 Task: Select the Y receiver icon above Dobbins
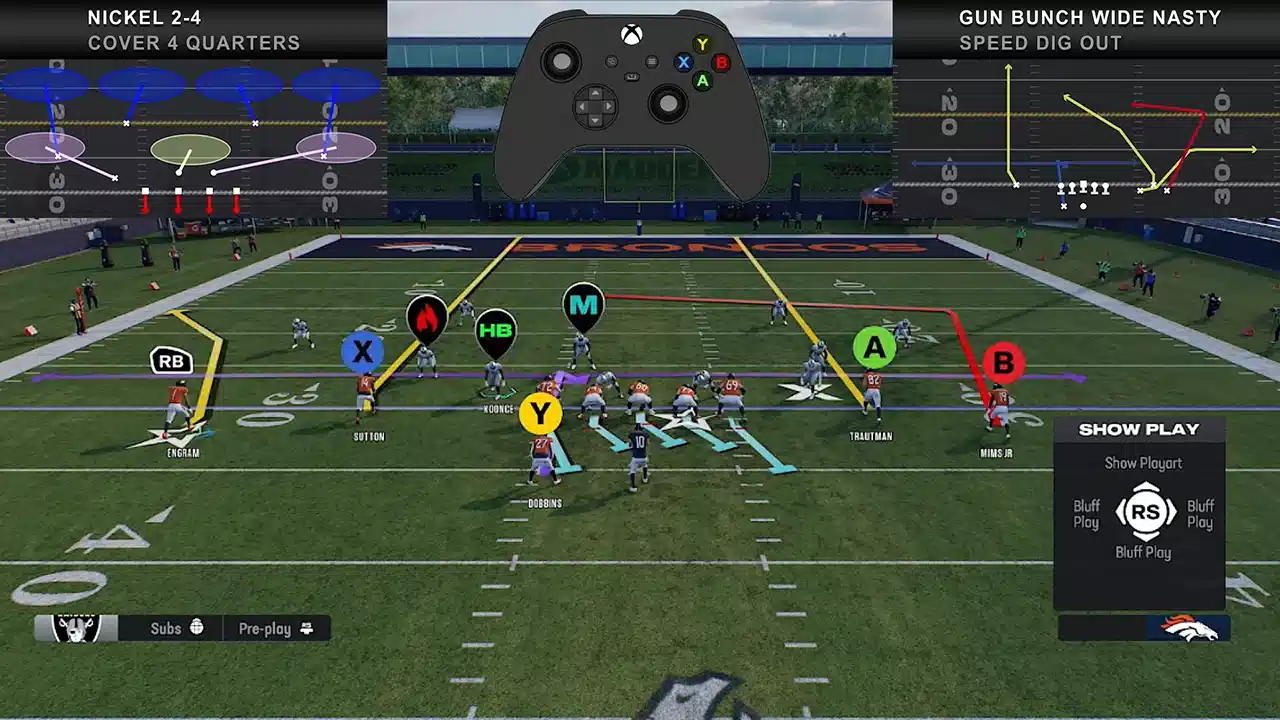click(x=541, y=411)
